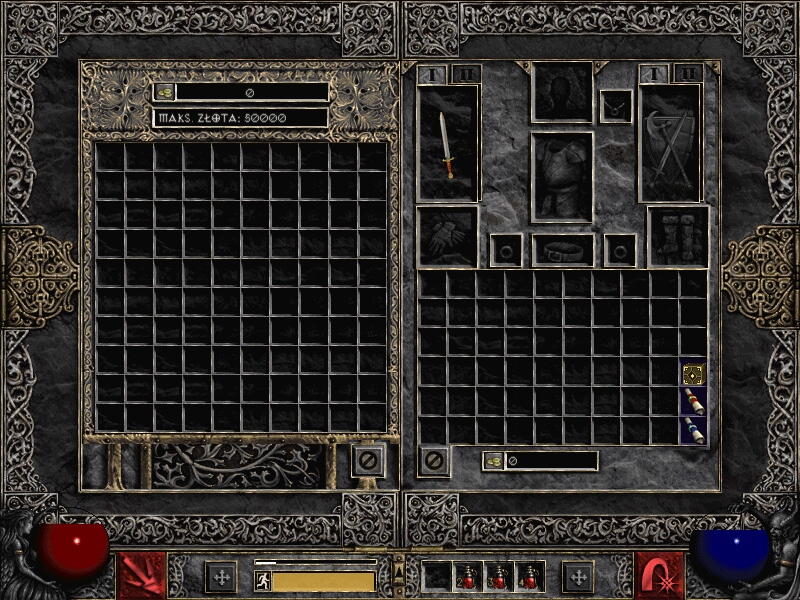
Task: Use the health potion in belt slot 4
Action: (529, 576)
